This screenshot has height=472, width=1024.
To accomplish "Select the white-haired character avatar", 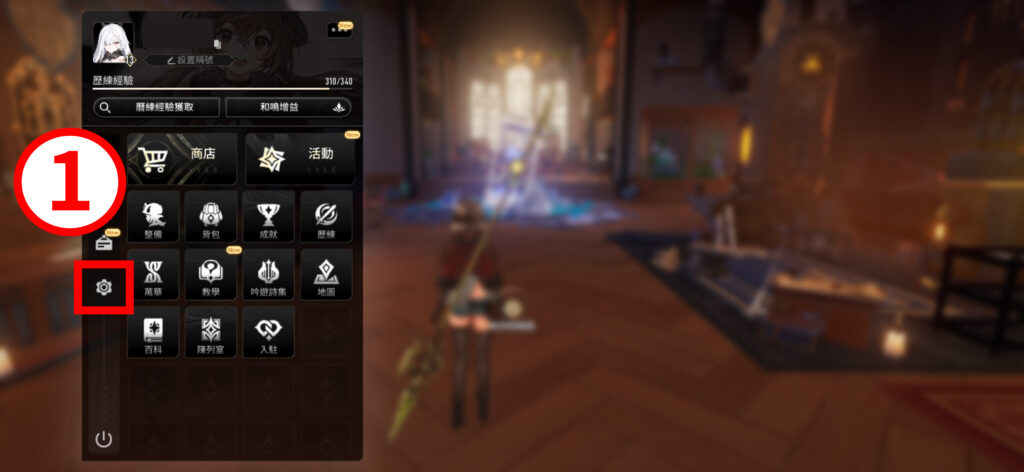I will [113, 43].
